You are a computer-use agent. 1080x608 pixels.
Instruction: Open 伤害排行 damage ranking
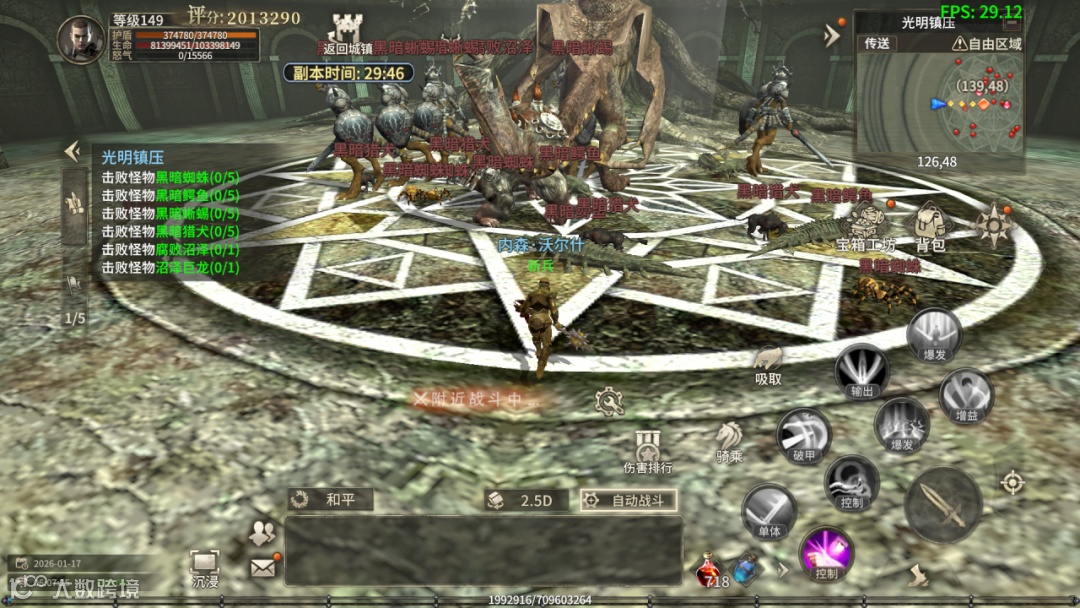click(x=647, y=451)
